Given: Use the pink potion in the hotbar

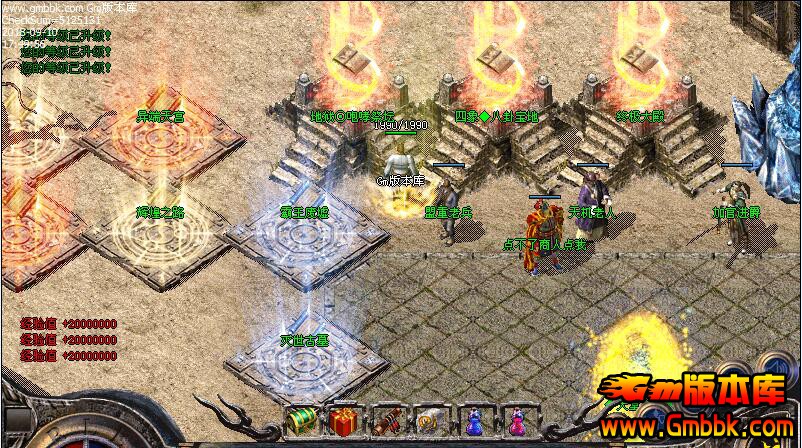Looking at the screenshot, I should [x=517, y=421].
